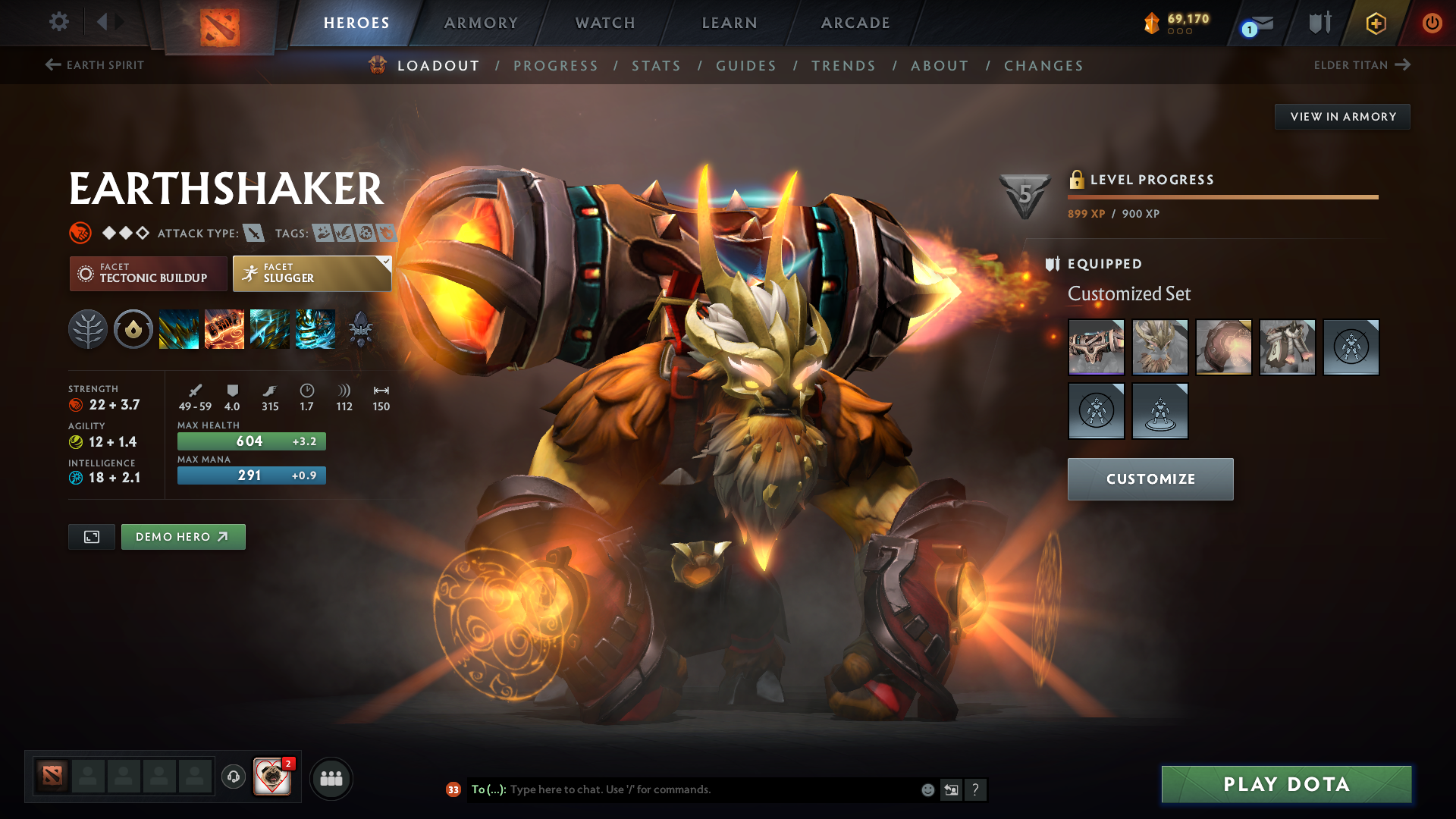This screenshot has height=819, width=1456.
Task: Select the Fissure ability icon
Action: pyautogui.click(x=179, y=329)
